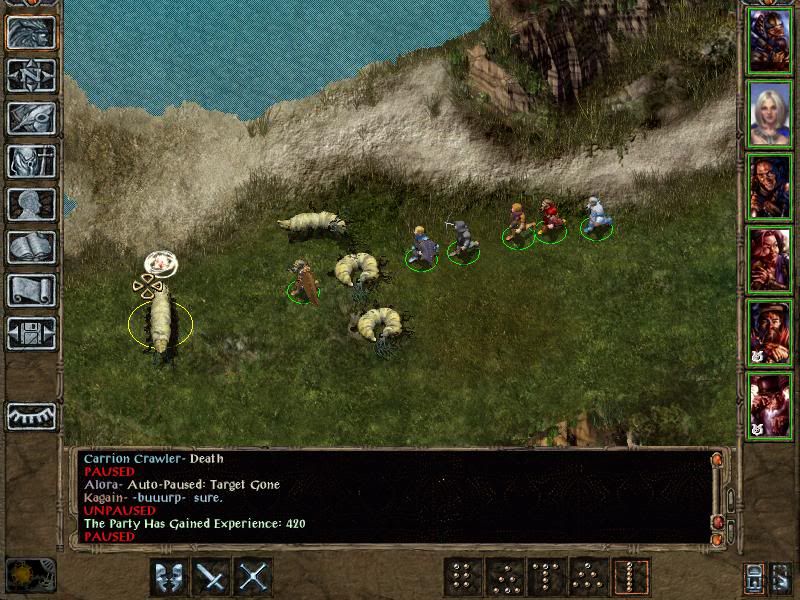Open the options menu with the floppy disk button
This screenshot has width=800, height=600.
(31, 333)
